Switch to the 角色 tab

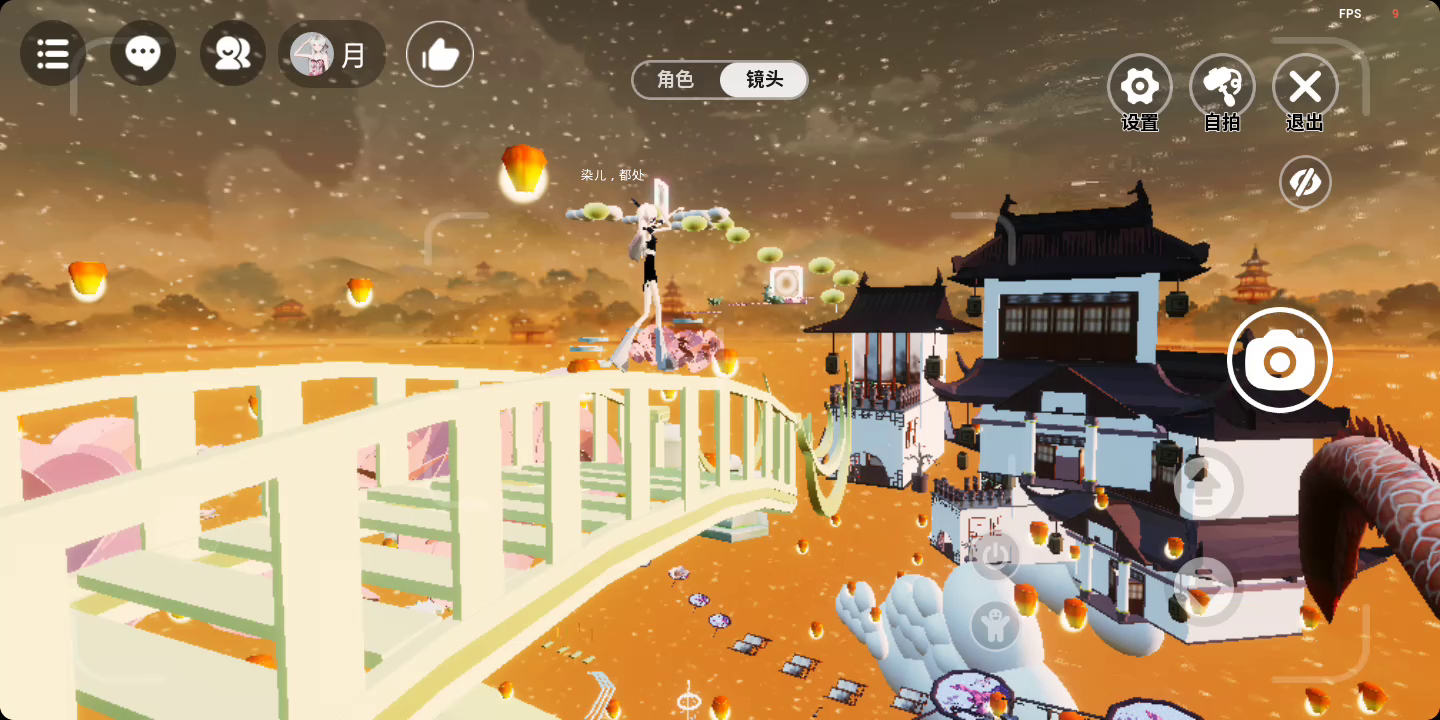pyautogui.click(x=676, y=80)
